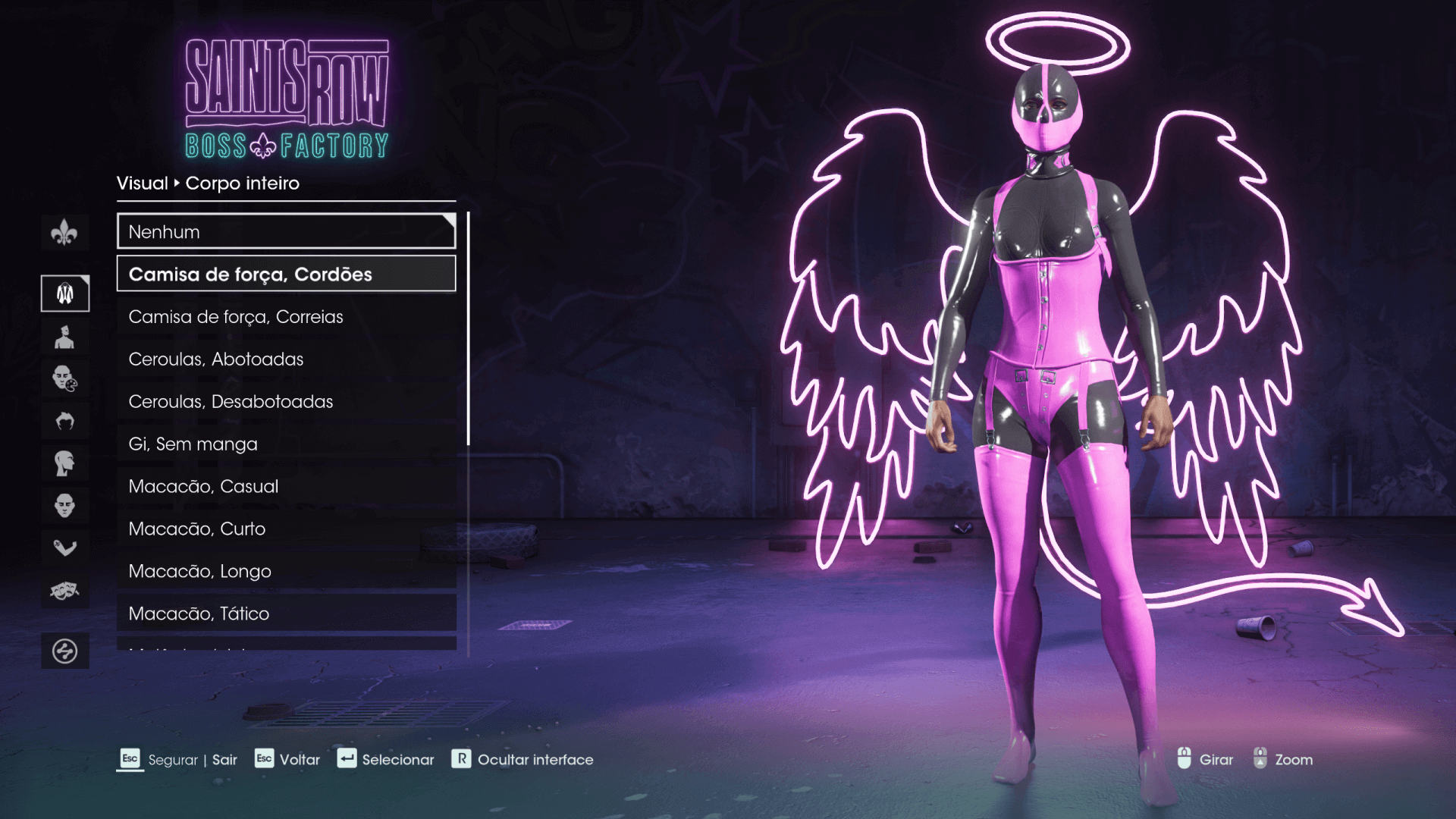
Task: Select Macacão, Longo outfit
Action: [286, 572]
